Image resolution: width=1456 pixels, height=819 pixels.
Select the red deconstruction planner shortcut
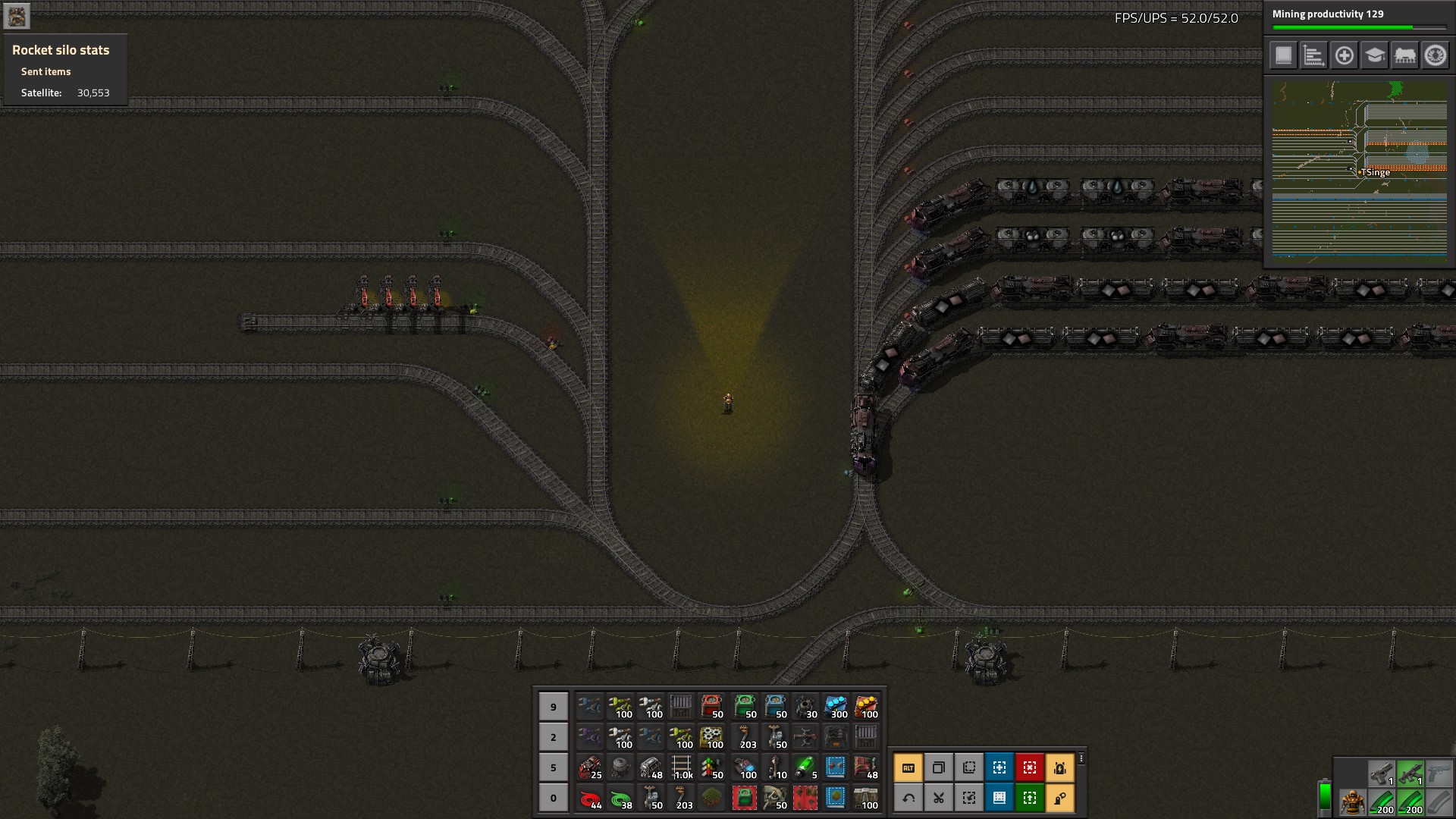[x=1029, y=767]
